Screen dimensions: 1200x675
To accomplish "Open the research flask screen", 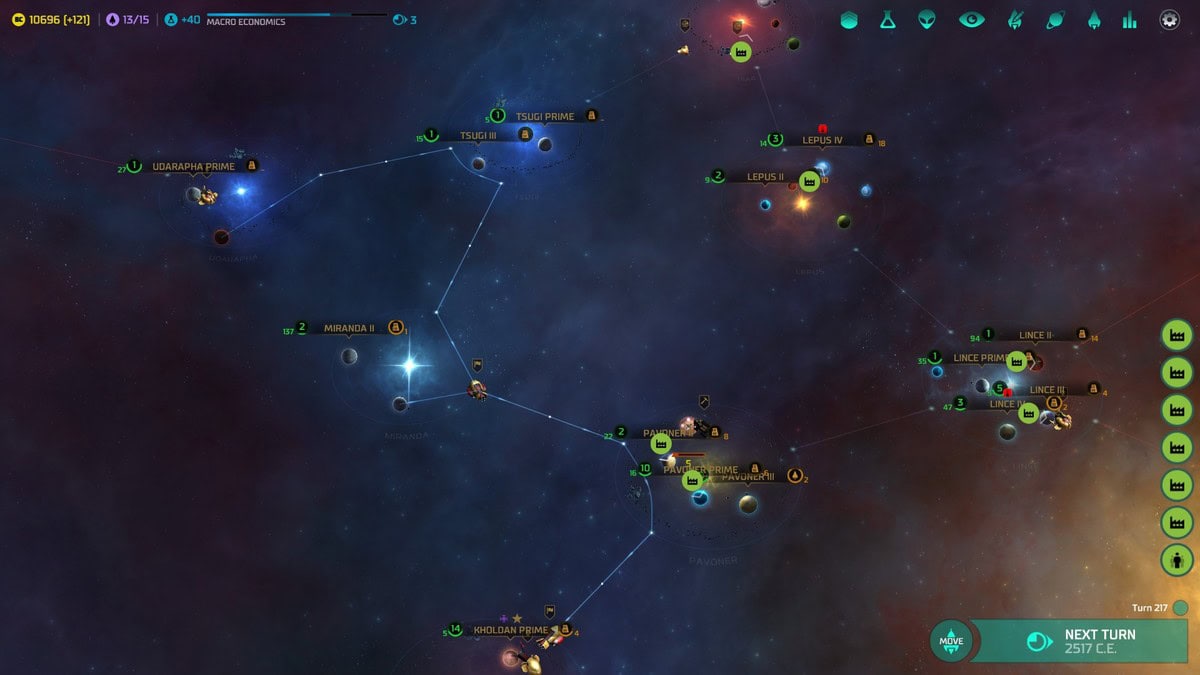I will click(x=888, y=20).
